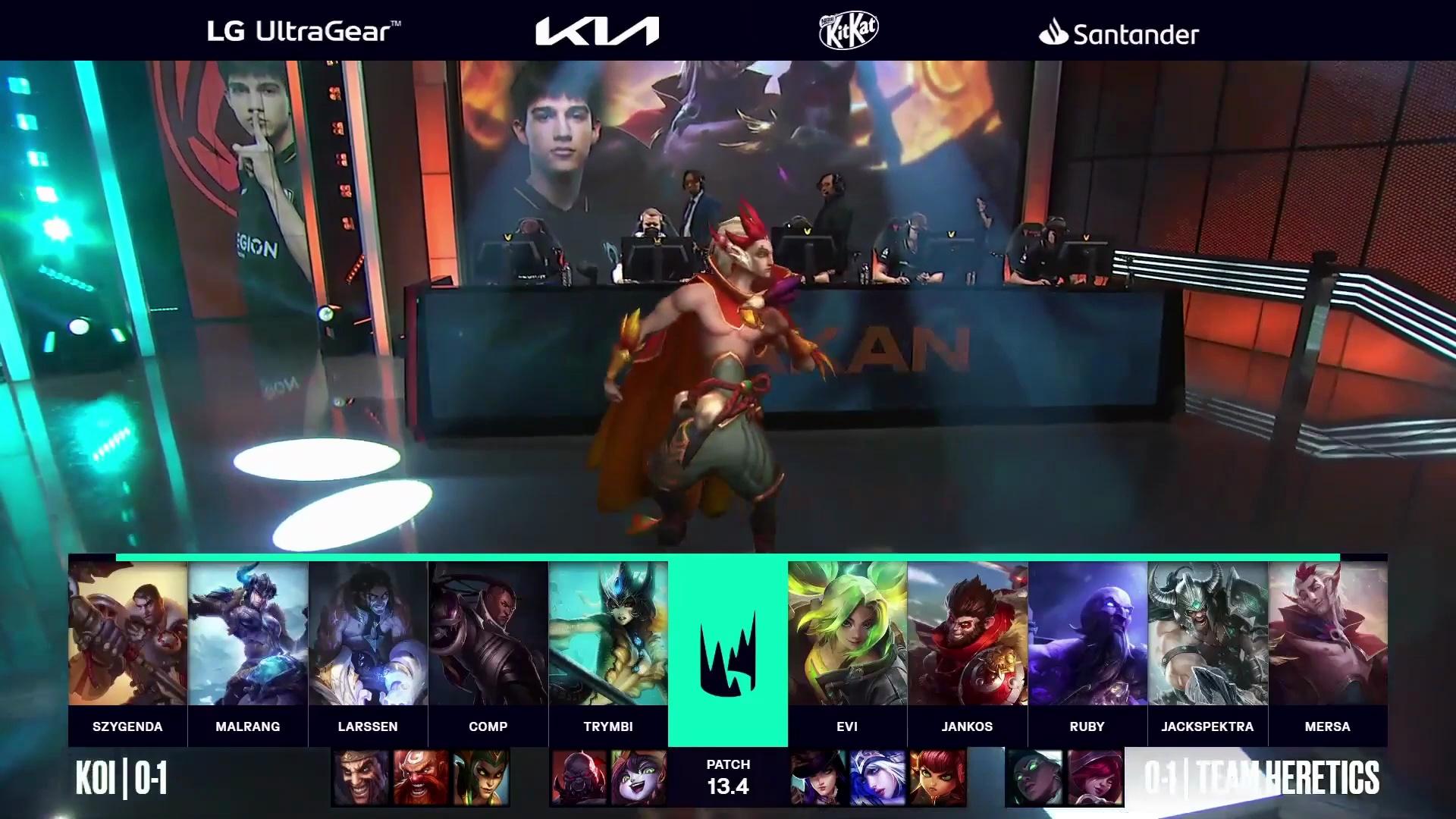Click the LEC logo tile between teams
1456x819 pixels.
click(728, 650)
